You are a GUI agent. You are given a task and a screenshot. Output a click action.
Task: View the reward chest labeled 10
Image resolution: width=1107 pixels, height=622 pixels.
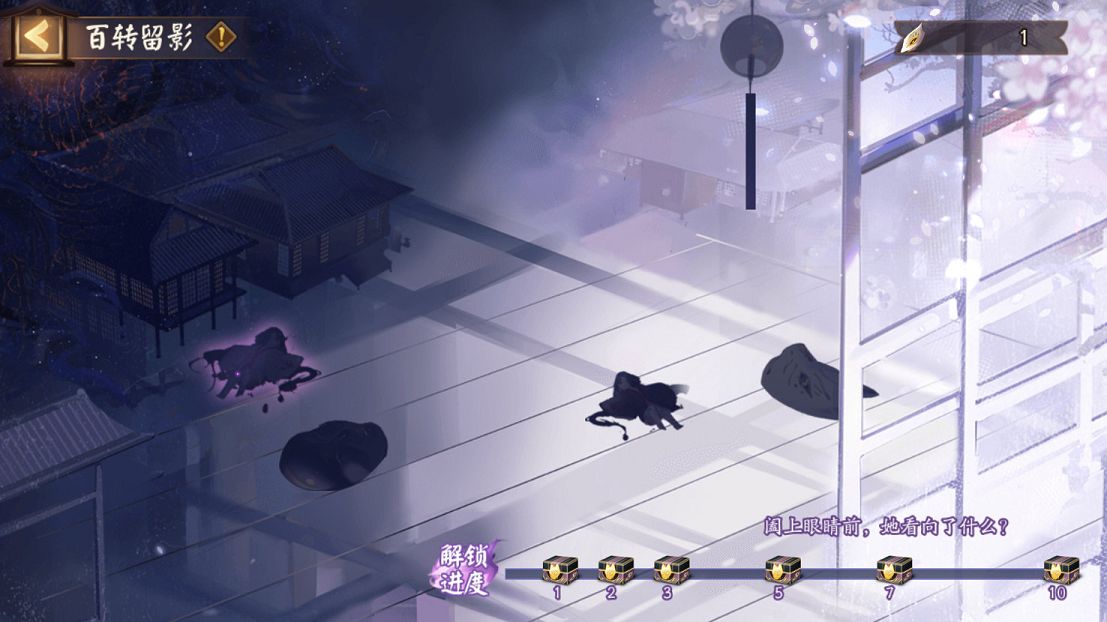click(1057, 571)
